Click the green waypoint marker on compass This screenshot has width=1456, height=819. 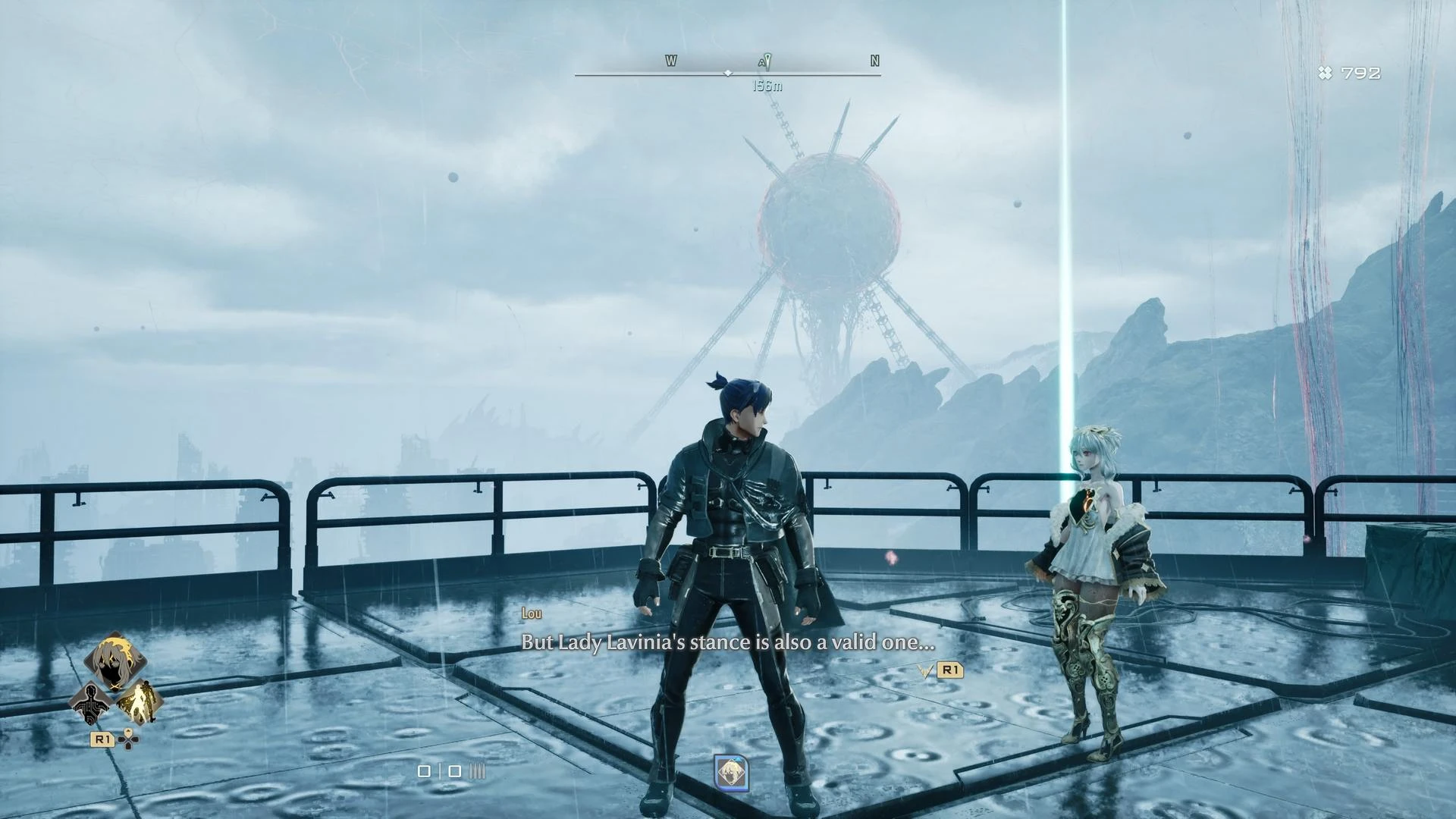point(767,61)
